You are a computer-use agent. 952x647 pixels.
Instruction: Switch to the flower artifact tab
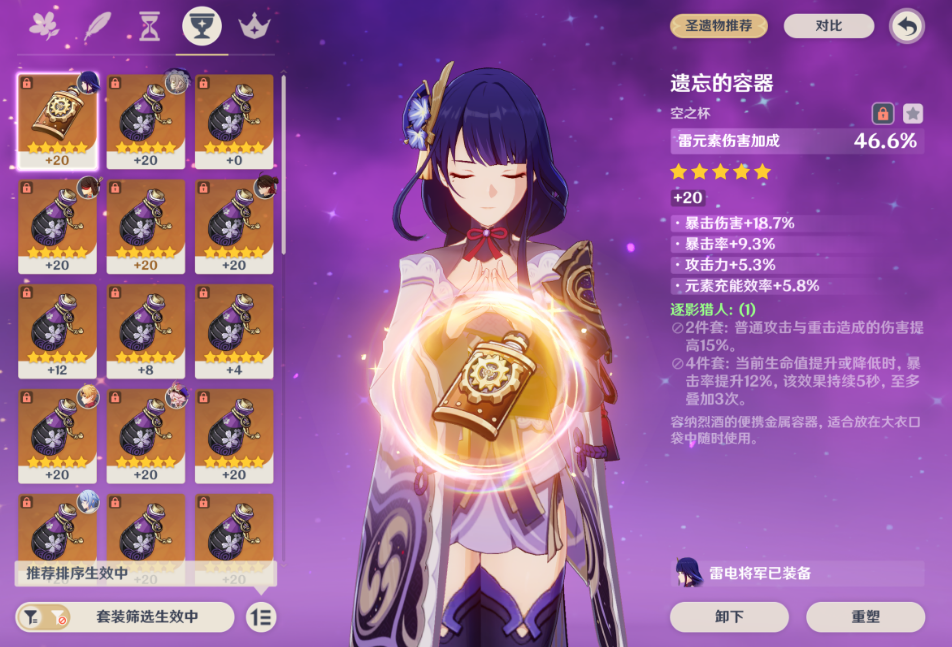[45, 26]
